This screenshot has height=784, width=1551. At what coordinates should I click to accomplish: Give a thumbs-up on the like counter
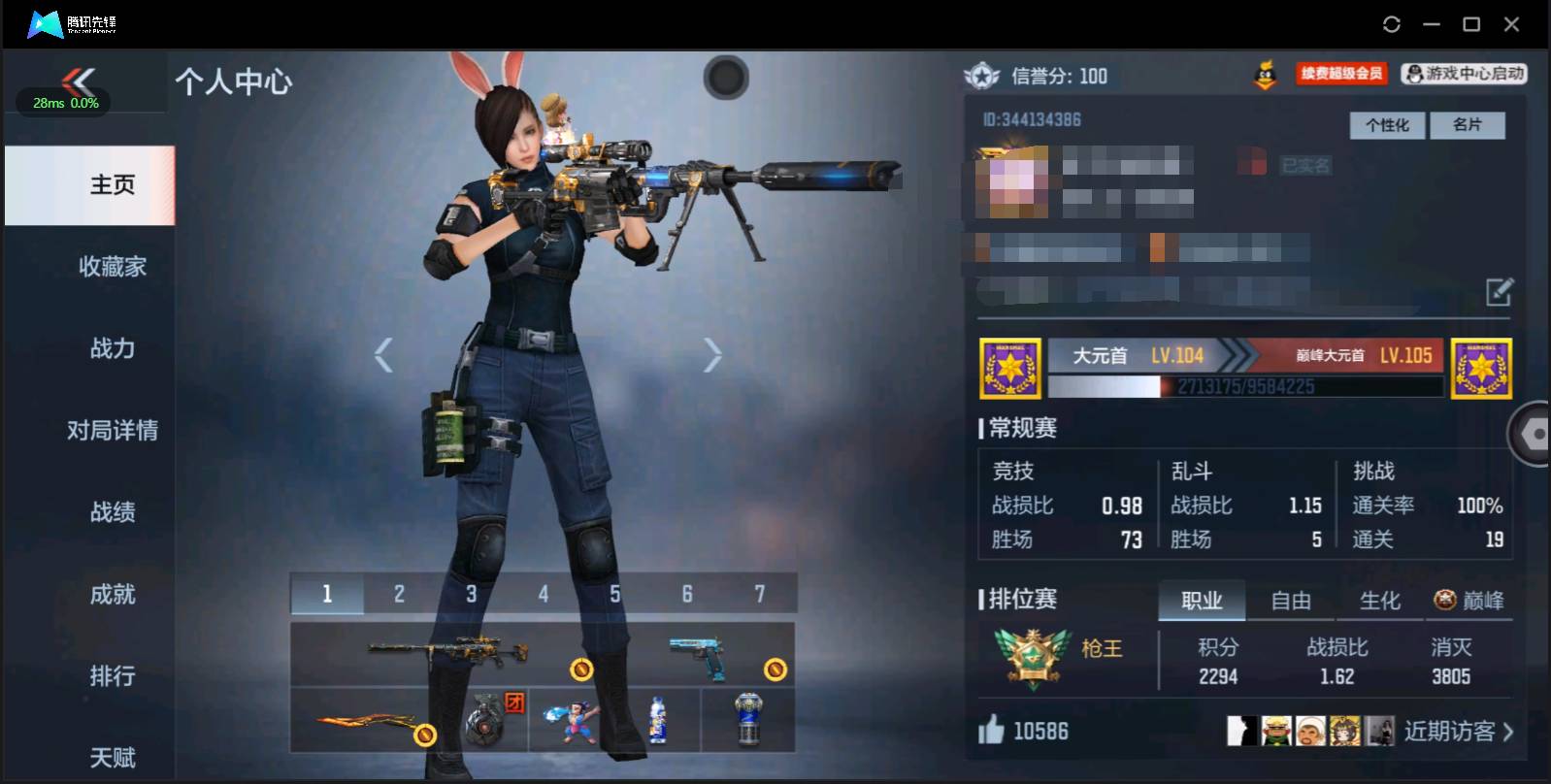coord(989,730)
